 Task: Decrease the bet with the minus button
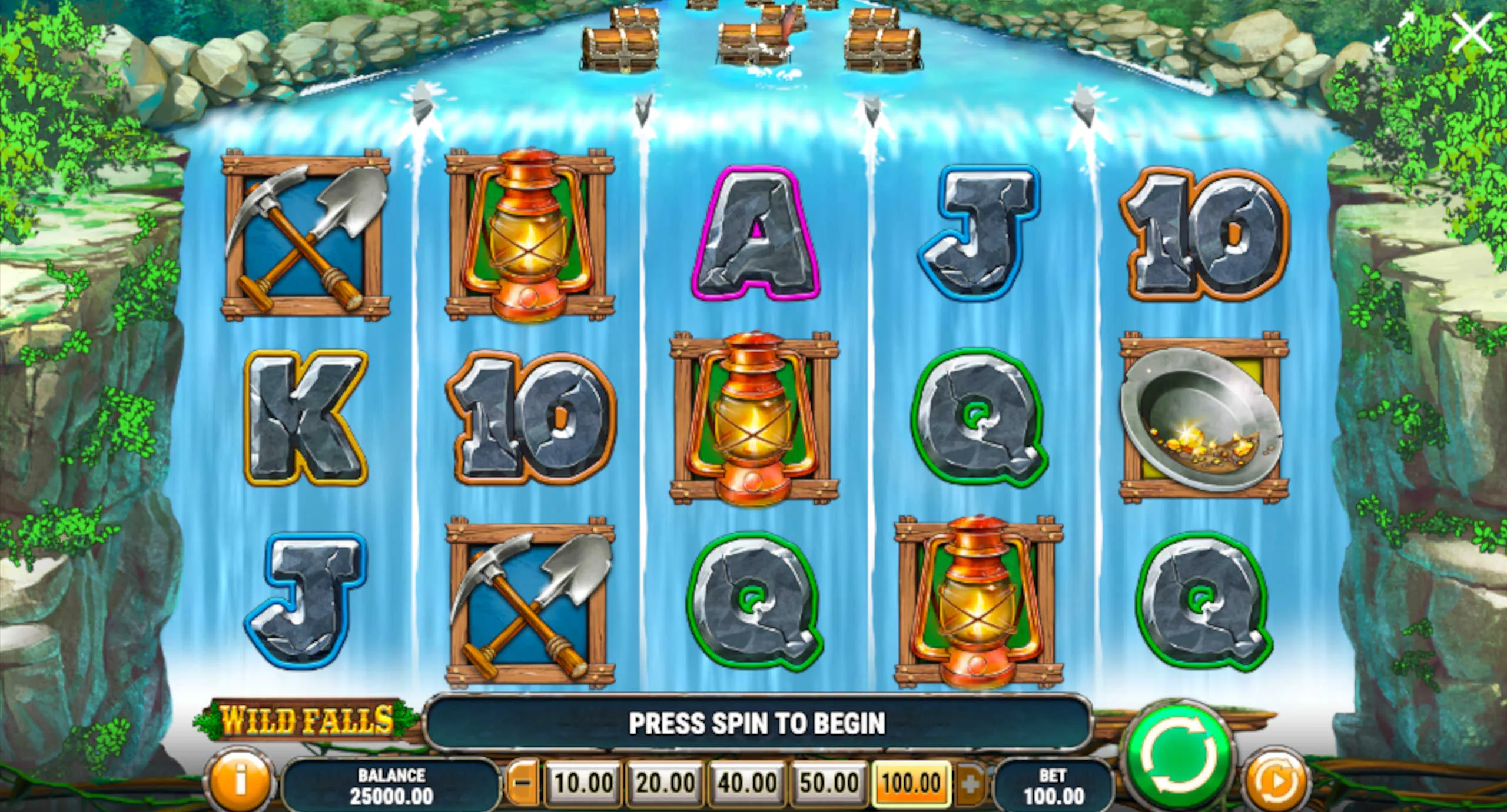[x=522, y=783]
